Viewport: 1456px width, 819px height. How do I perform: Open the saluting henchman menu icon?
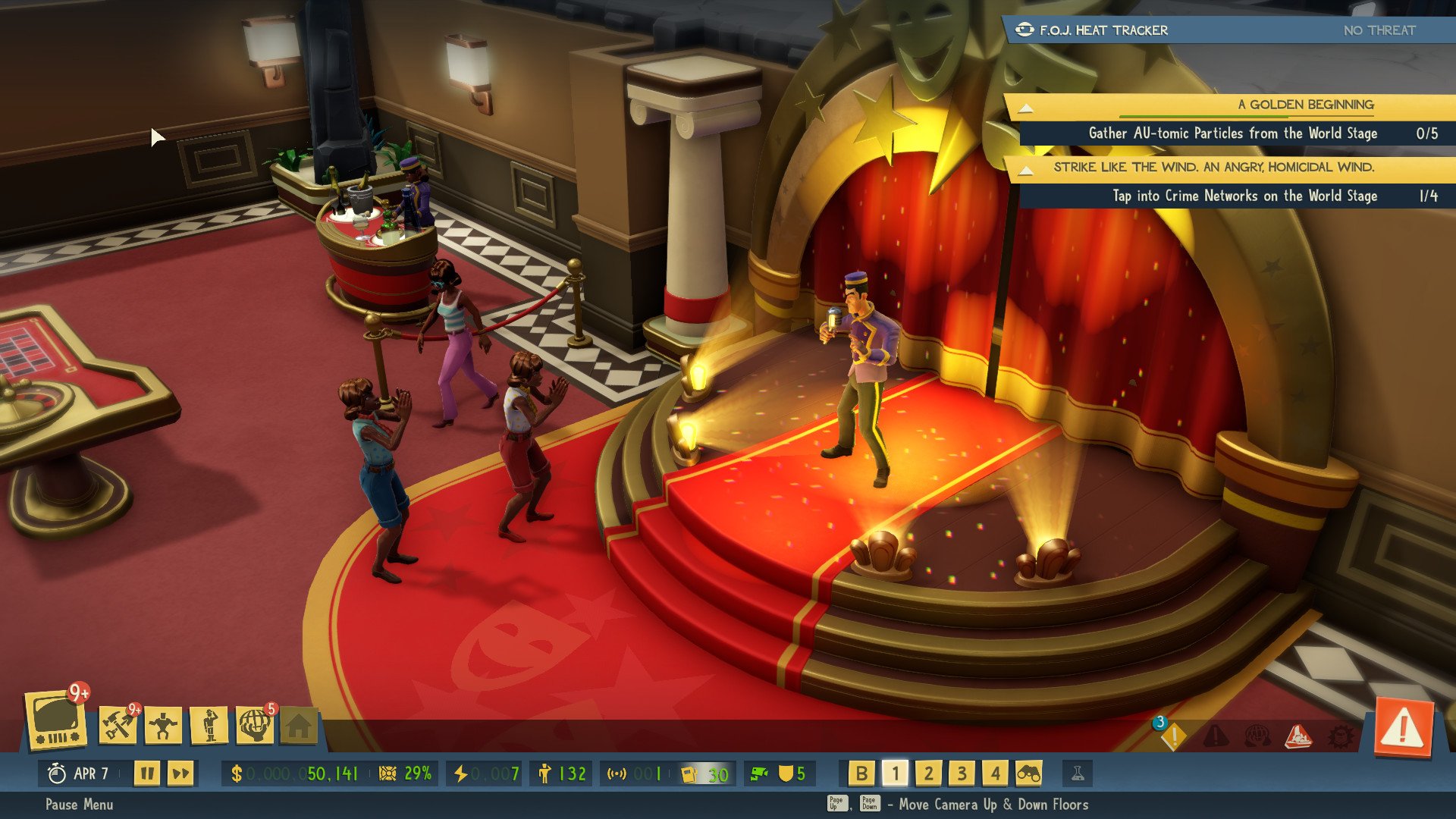click(209, 726)
